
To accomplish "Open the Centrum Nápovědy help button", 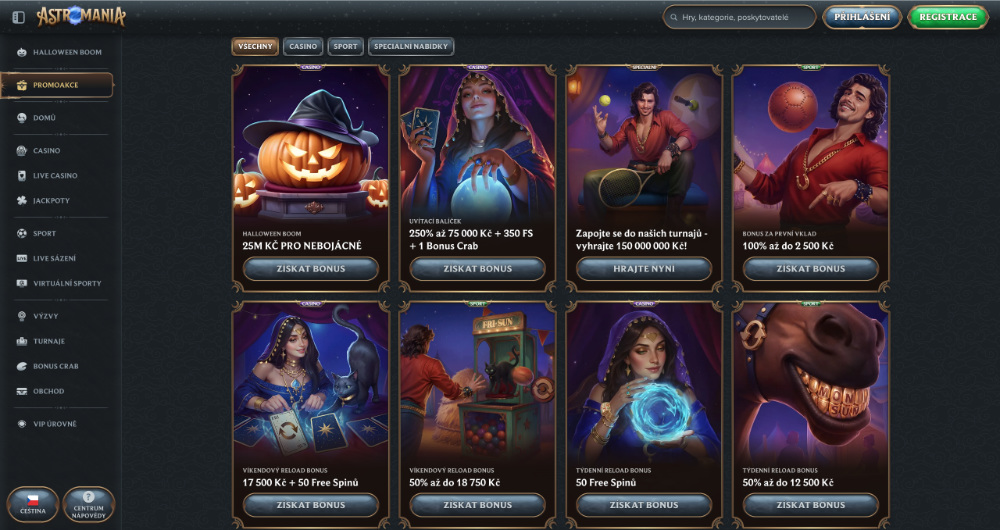I will (88, 505).
